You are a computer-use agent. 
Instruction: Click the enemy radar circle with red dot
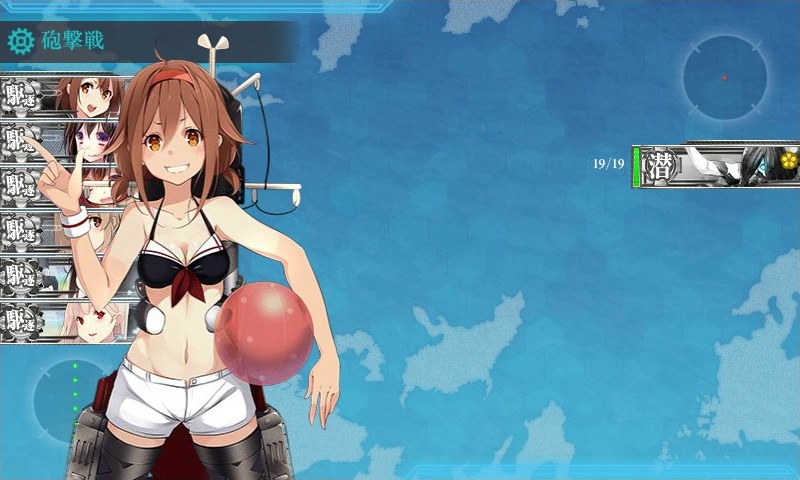725,77
